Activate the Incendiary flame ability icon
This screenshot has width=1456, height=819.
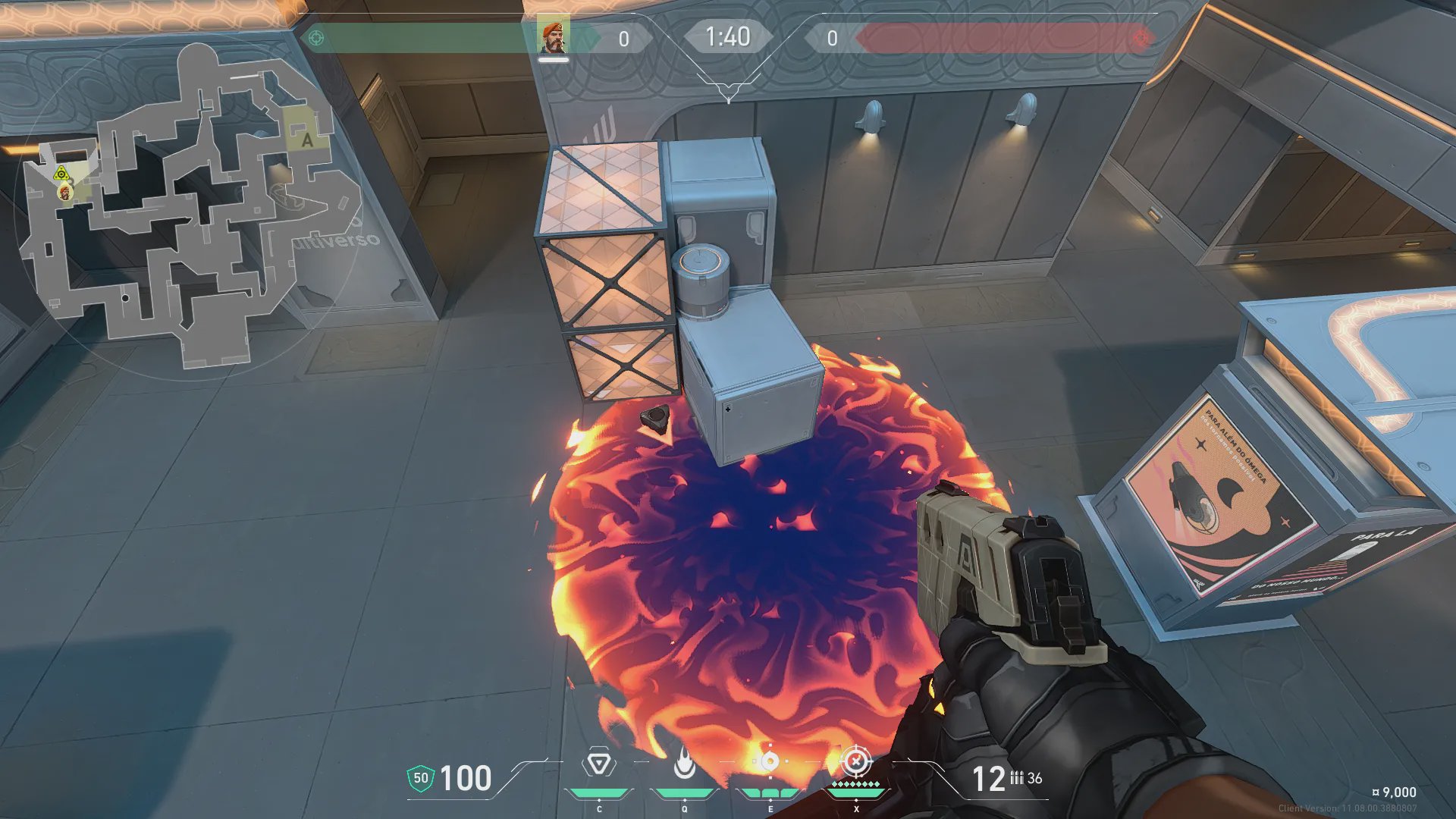(684, 763)
